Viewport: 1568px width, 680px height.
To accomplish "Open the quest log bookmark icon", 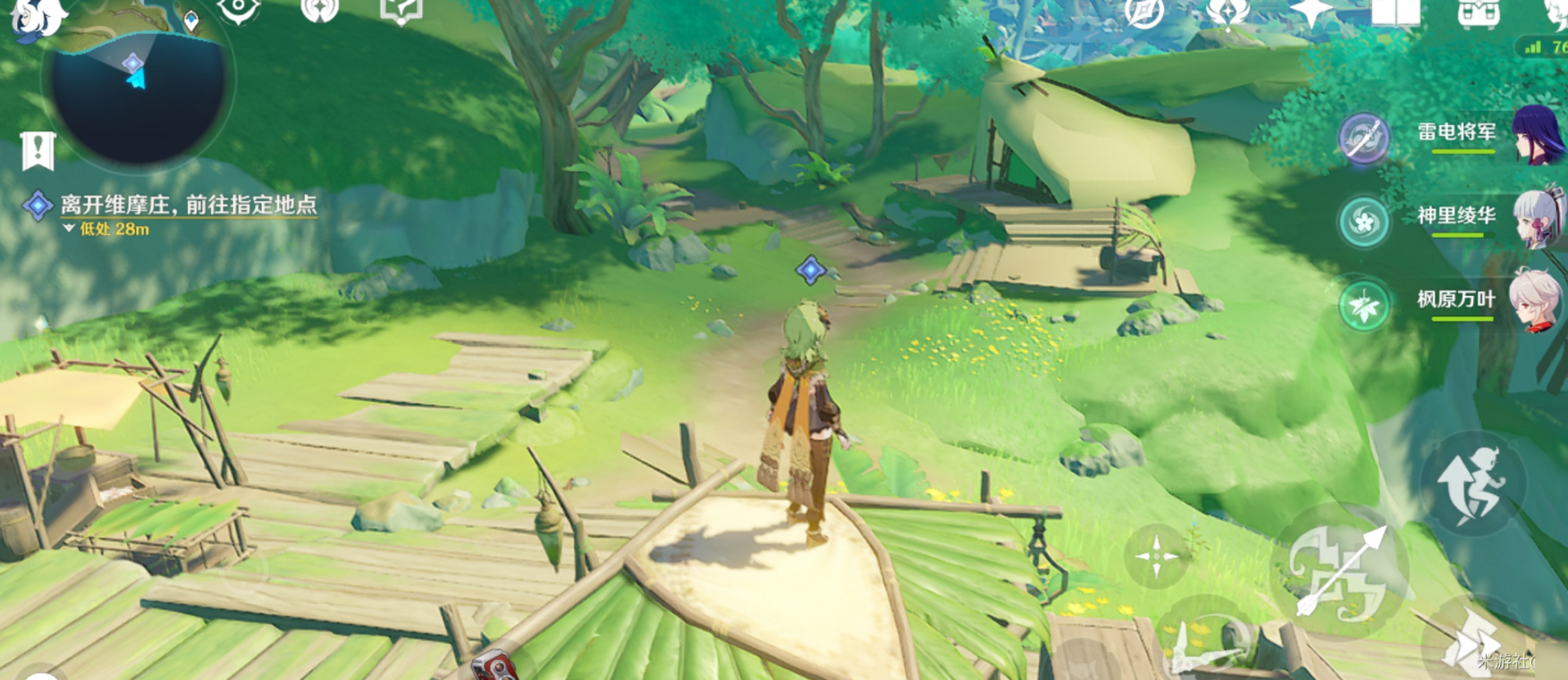I will pos(38,151).
